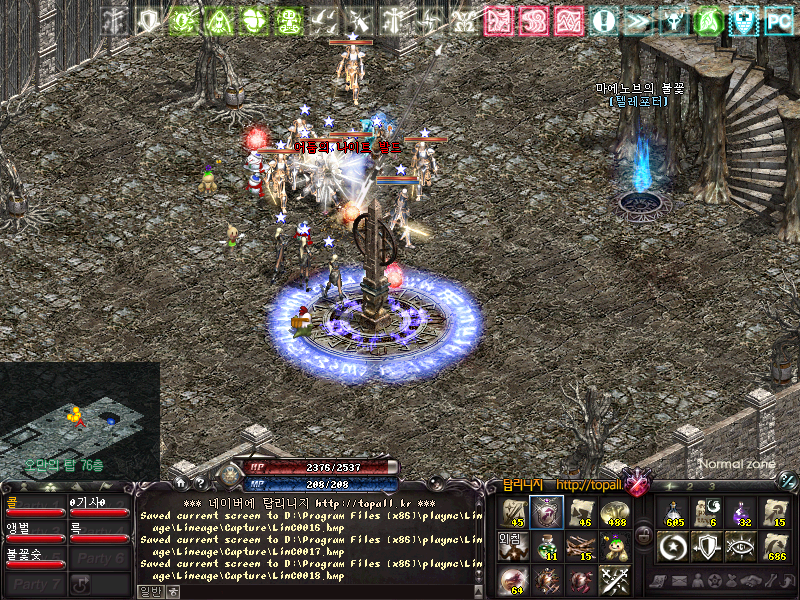This screenshot has width=800, height=600.
Task: Select party member 불꽃숫 in the party list
Action: [34, 558]
